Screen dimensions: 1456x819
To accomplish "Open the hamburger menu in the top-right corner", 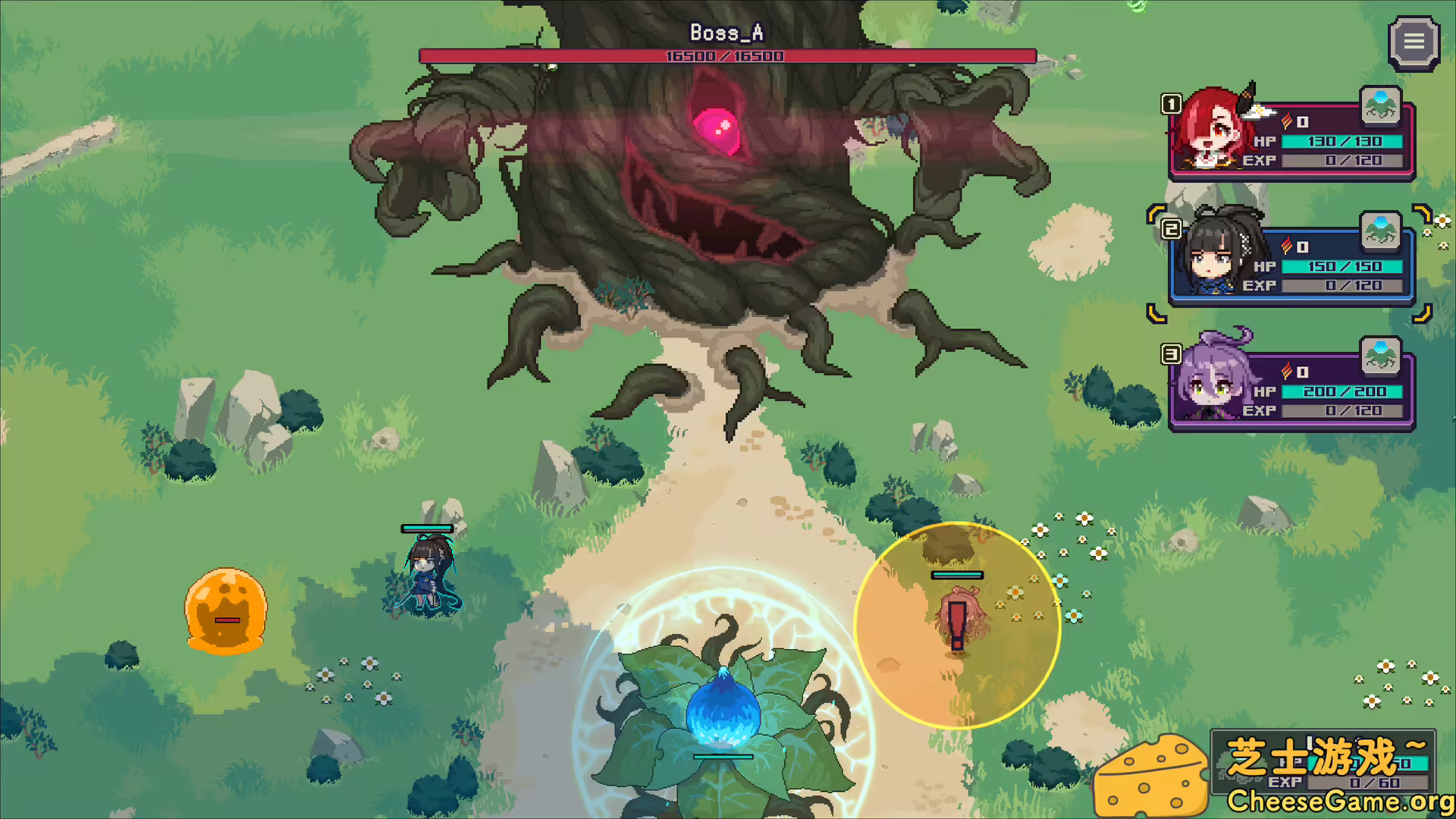I will click(1414, 42).
